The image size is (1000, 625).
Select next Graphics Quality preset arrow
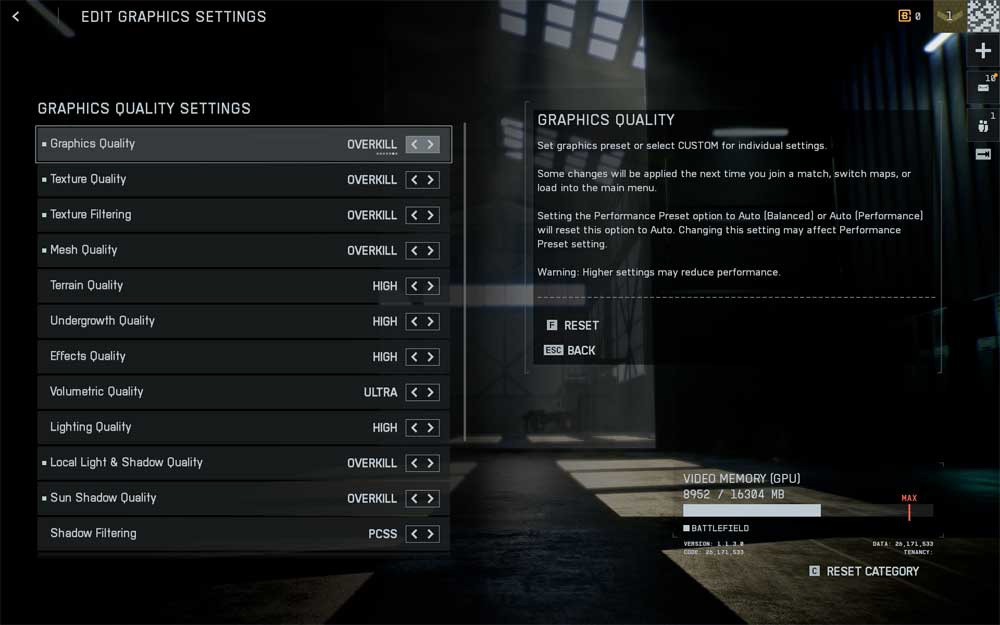pyautogui.click(x=431, y=144)
